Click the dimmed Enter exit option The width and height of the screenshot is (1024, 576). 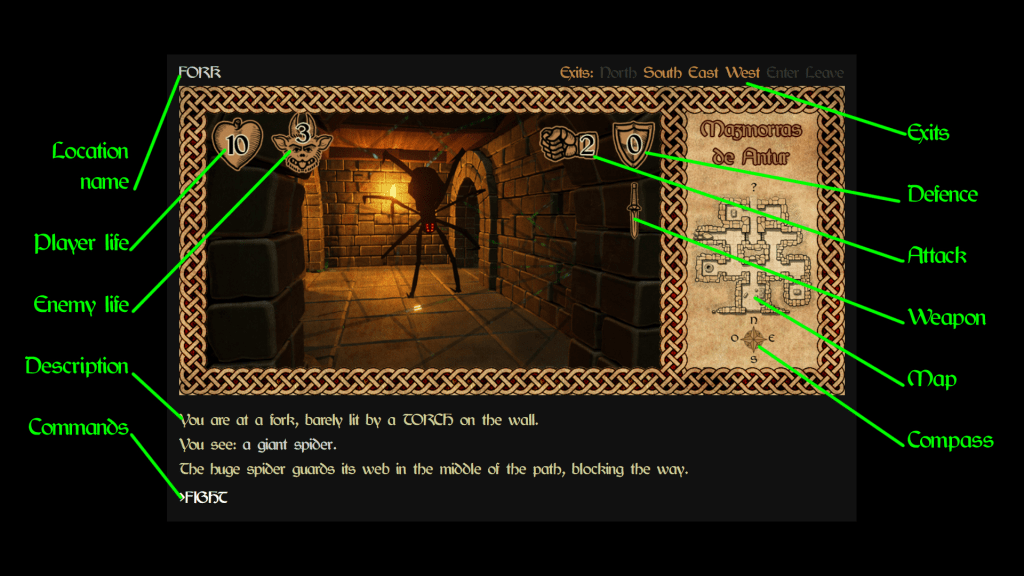point(783,72)
